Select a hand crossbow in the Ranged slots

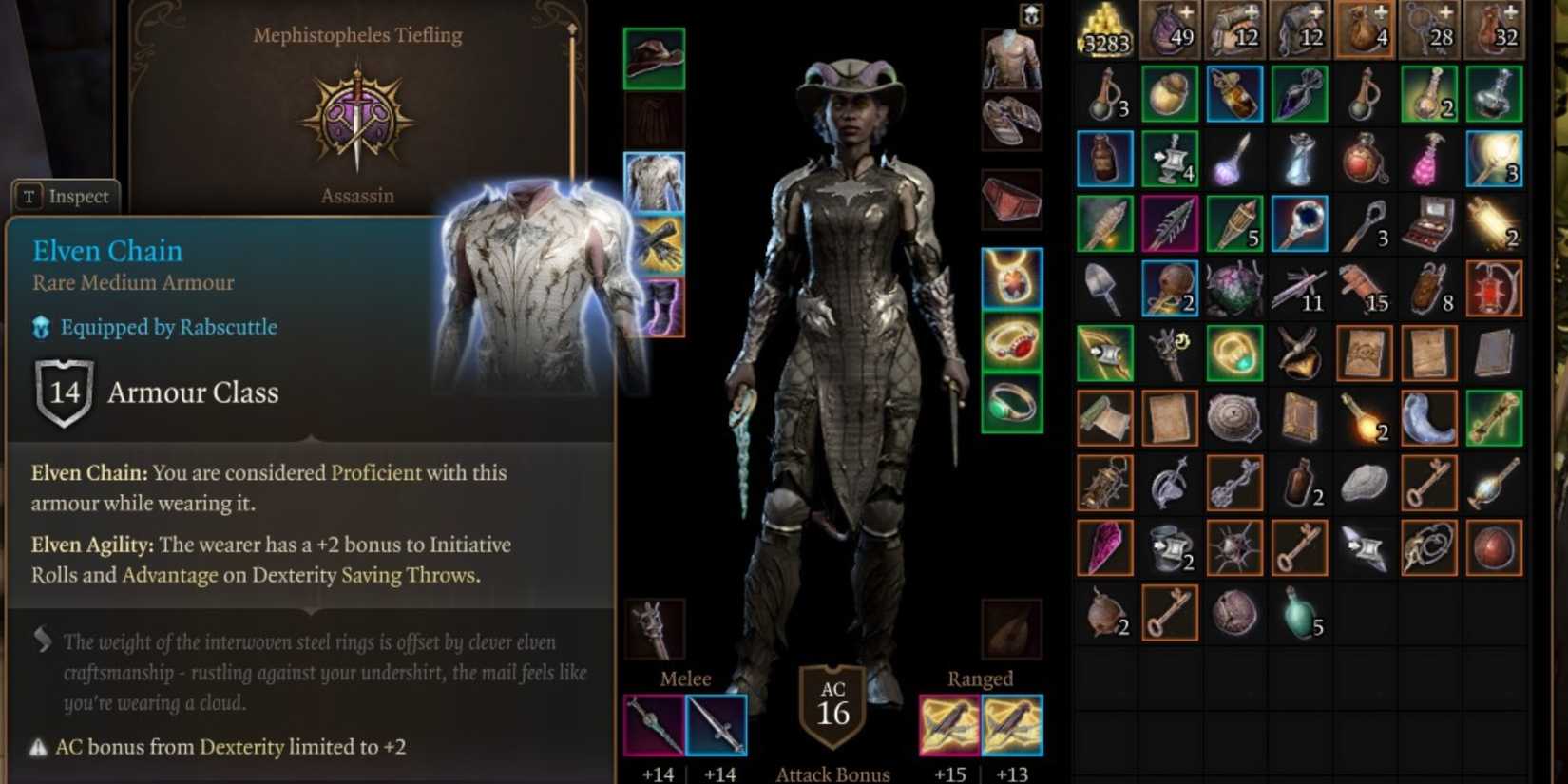(x=947, y=725)
